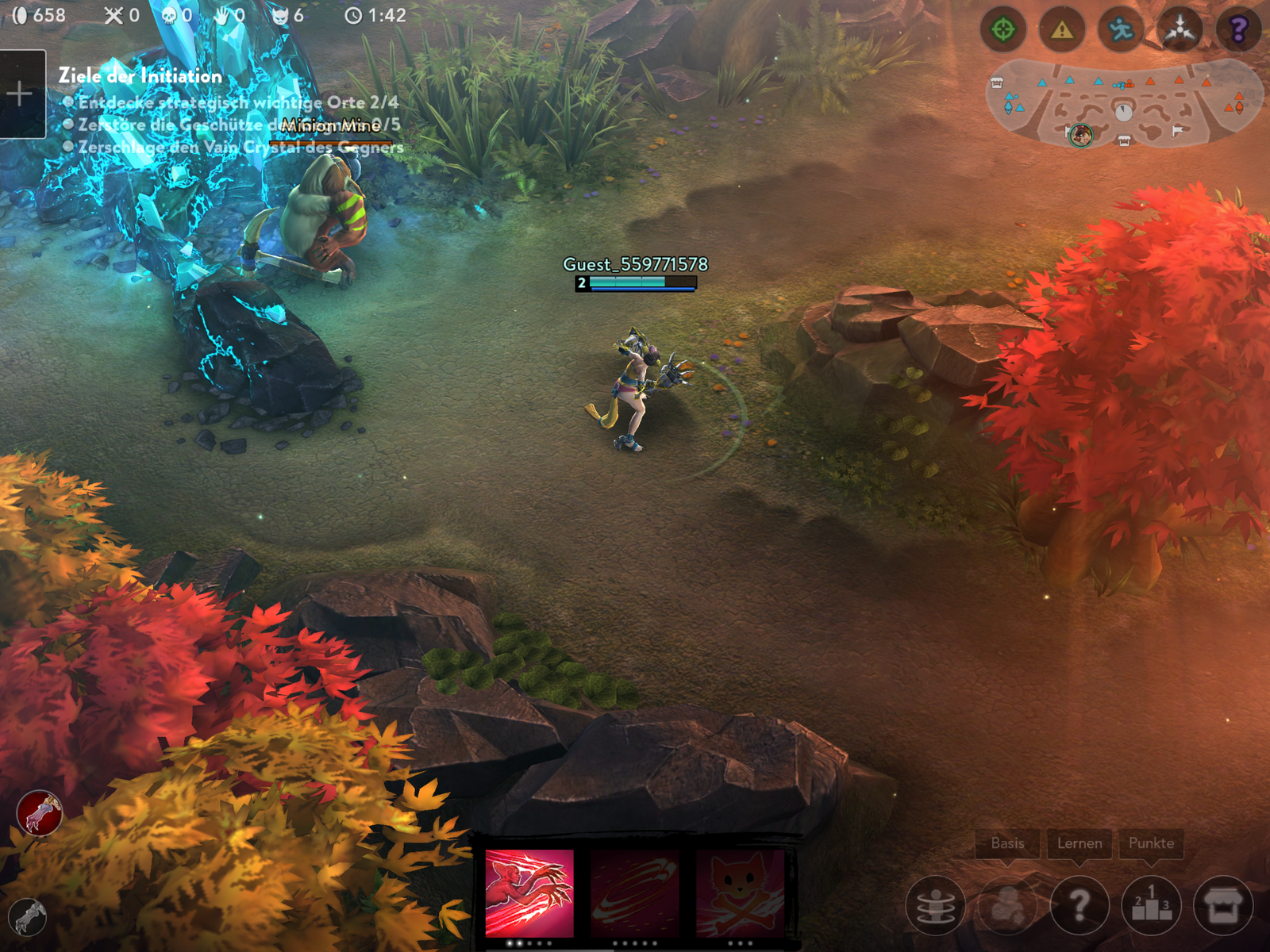
Task: Open the shop stall button
Action: pyautogui.click(x=1223, y=905)
